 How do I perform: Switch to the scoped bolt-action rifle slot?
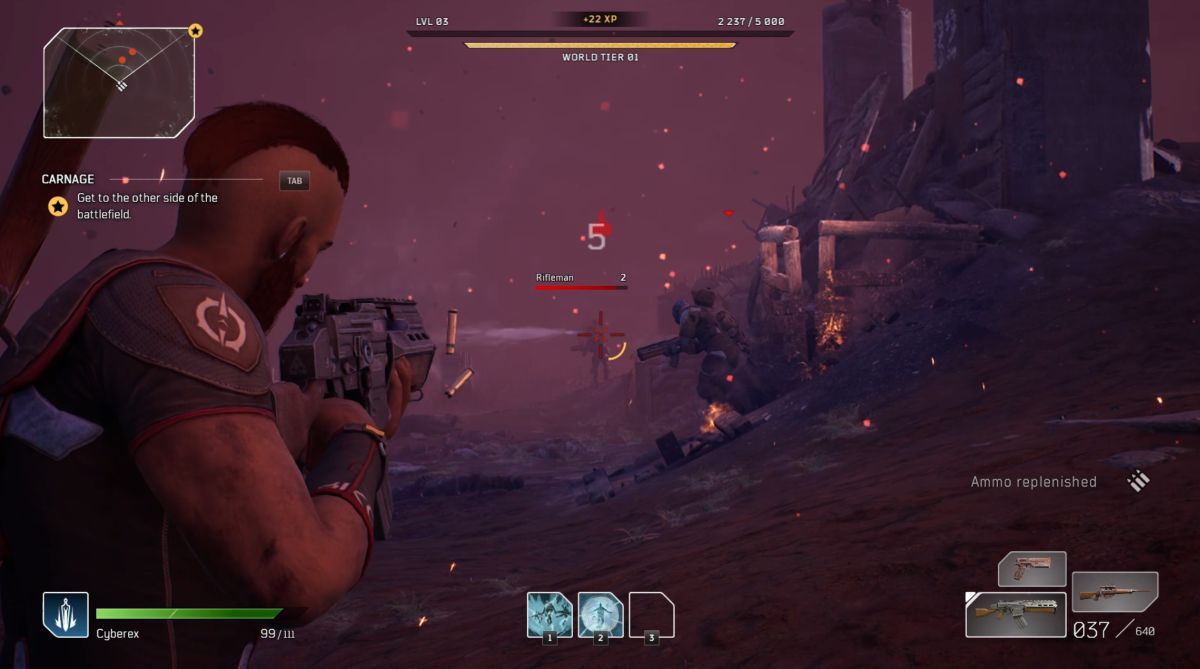pyautogui.click(x=1114, y=591)
